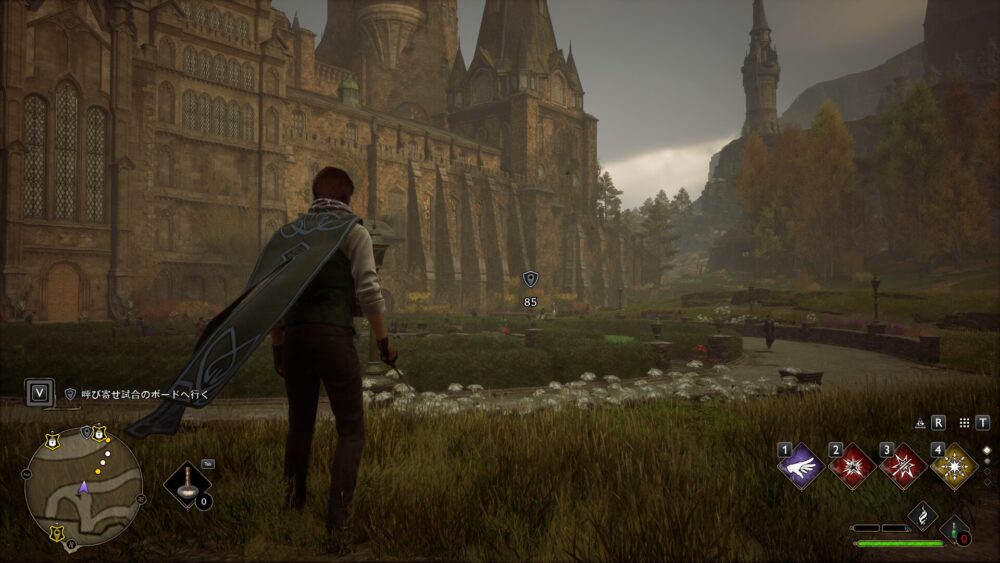Click the Revelio icon near the R key
The height and width of the screenshot is (563, 1000).
coord(920,423)
